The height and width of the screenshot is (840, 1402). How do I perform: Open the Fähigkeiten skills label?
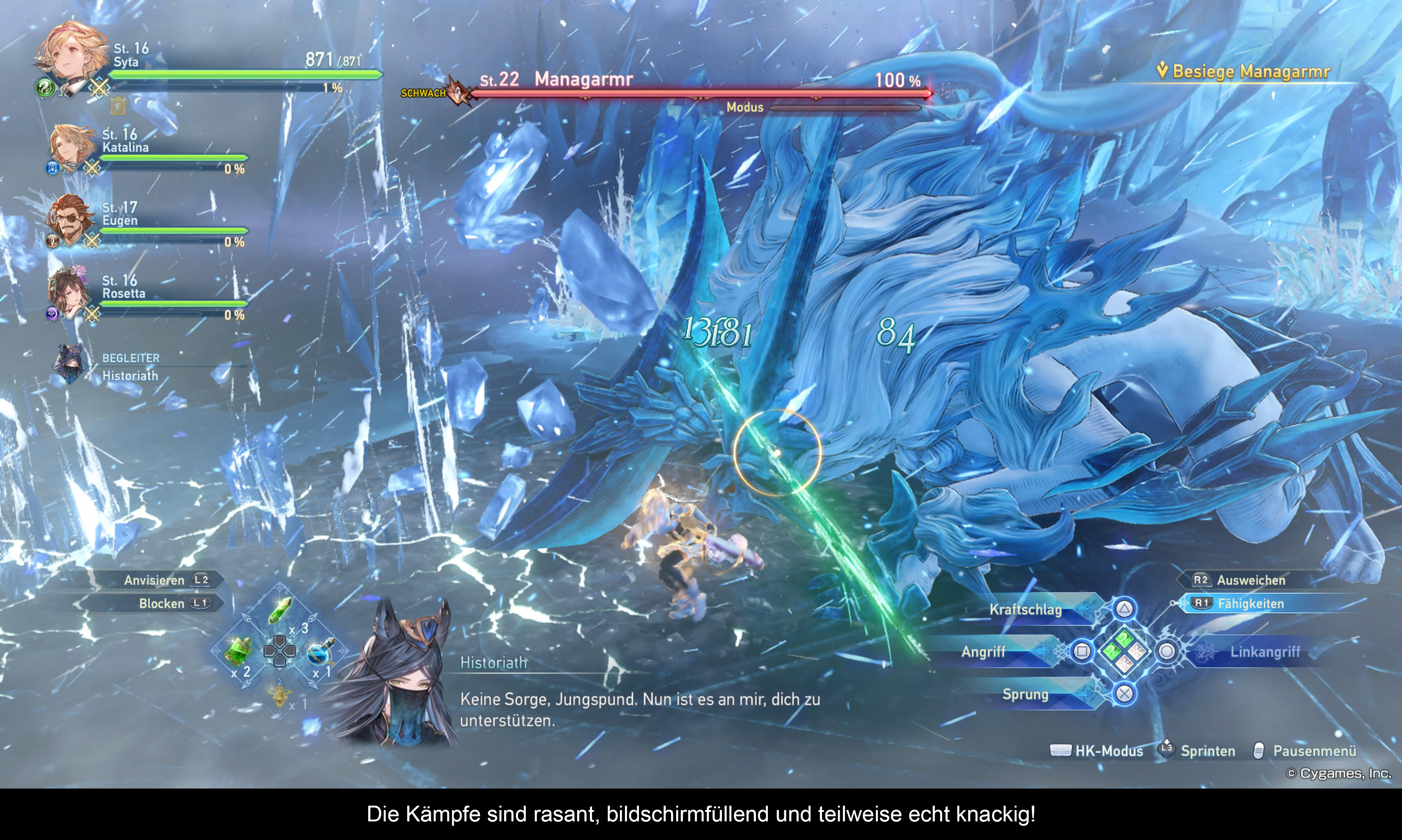[x=1250, y=604]
